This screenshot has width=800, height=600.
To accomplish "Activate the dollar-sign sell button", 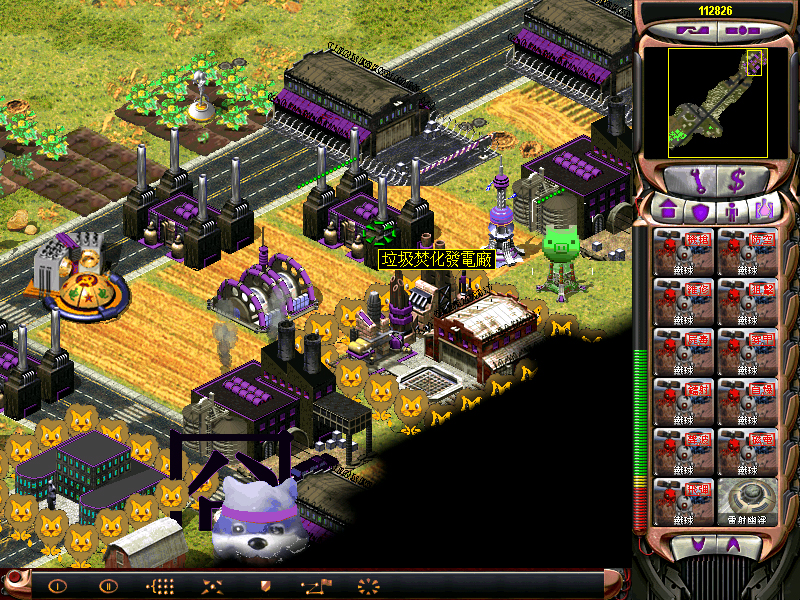I will 737,181.
